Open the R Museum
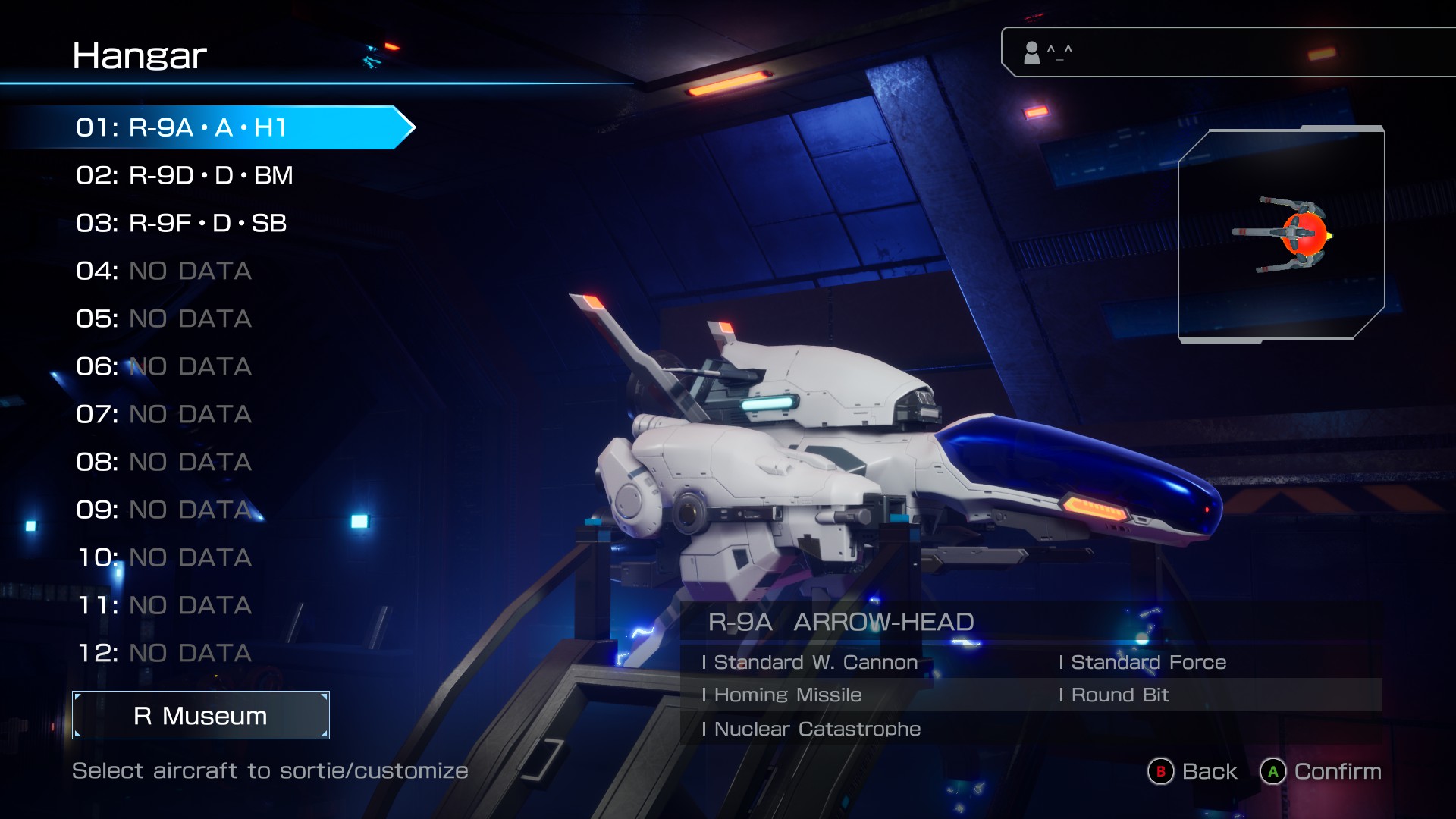Viewport: 1456px width, 819px height. (x=201, y=715)
